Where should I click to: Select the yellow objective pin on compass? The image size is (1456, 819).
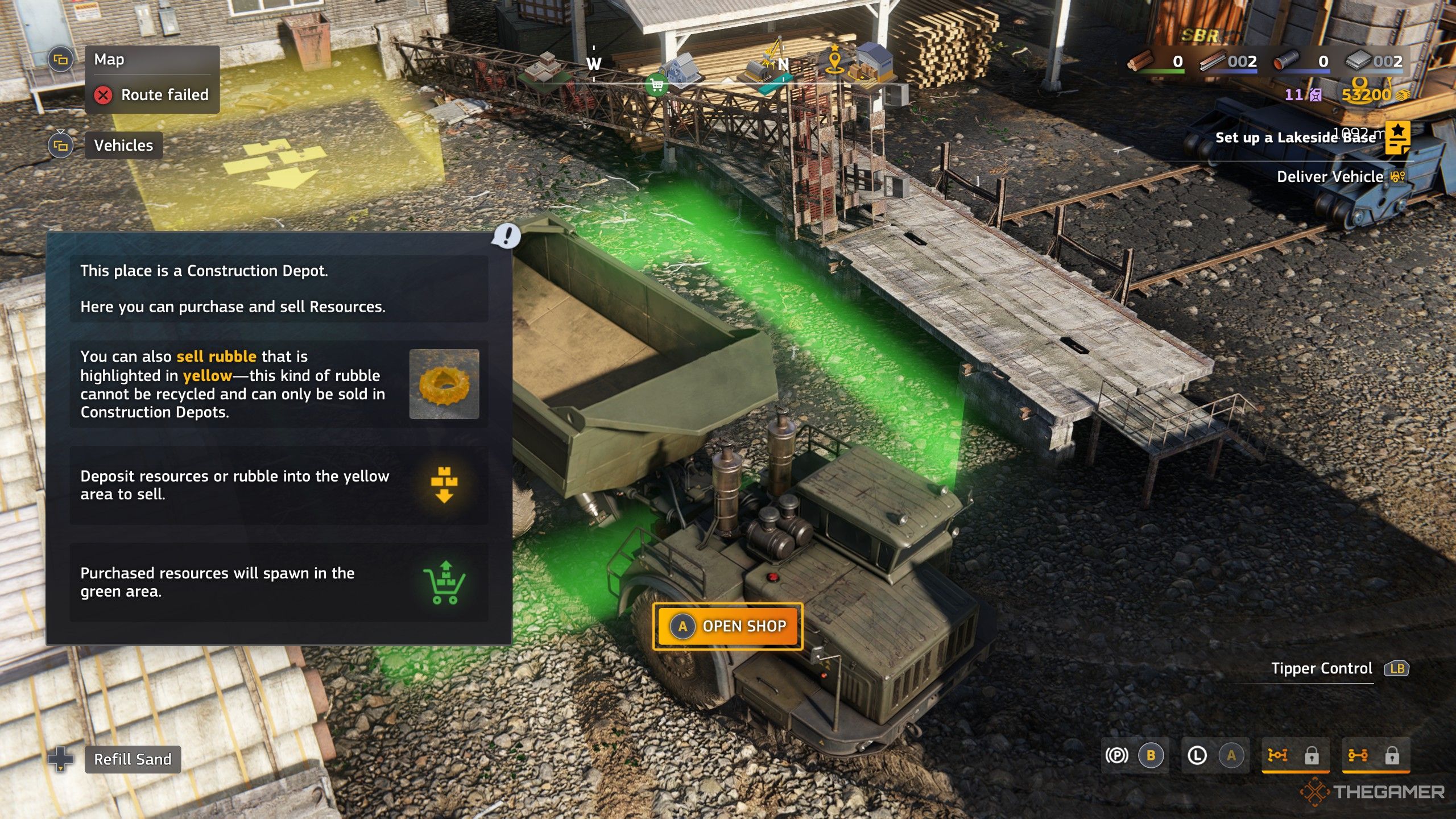[x=834, y=60]
